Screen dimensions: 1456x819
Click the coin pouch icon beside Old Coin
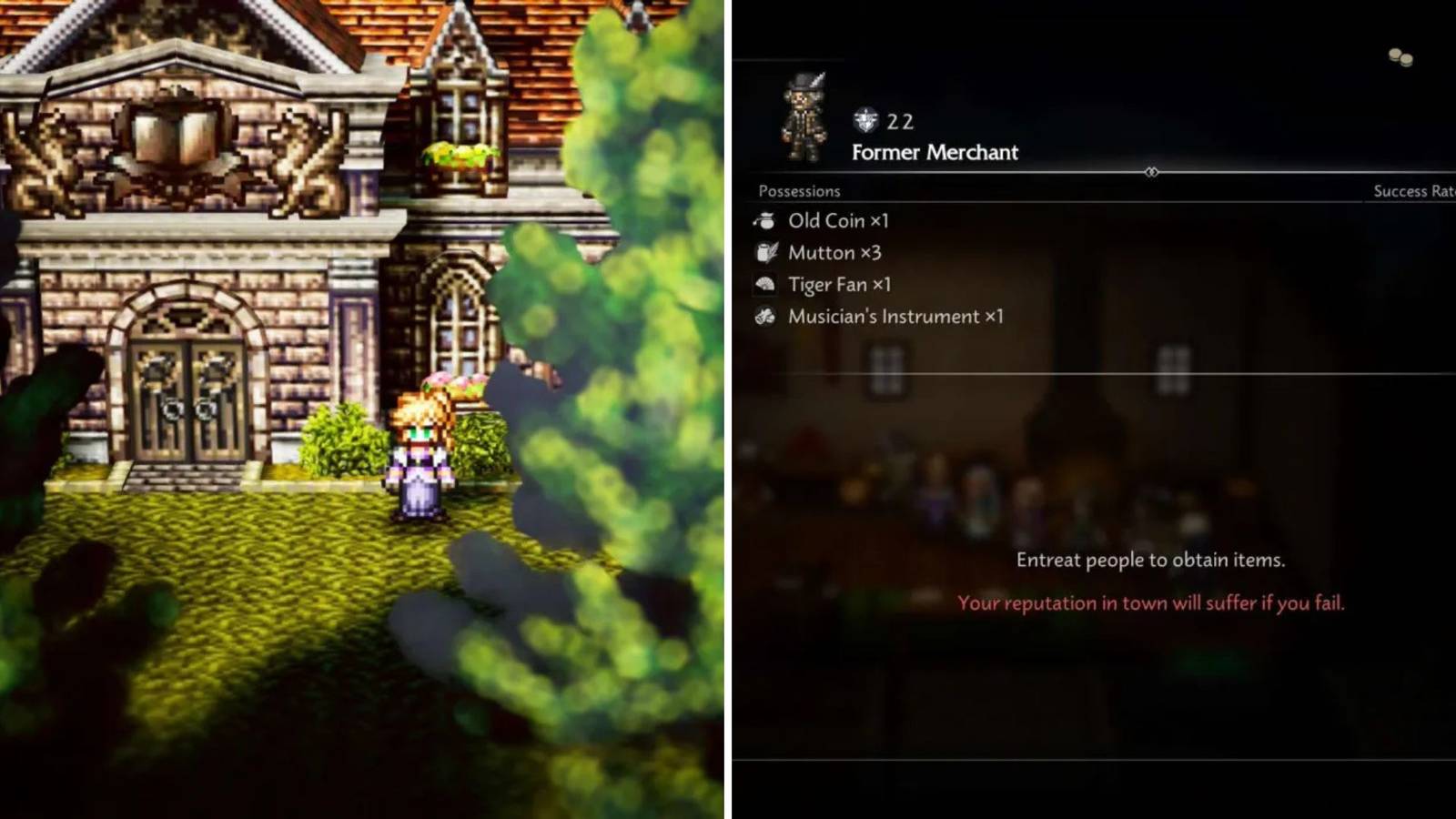click(763, 220)
